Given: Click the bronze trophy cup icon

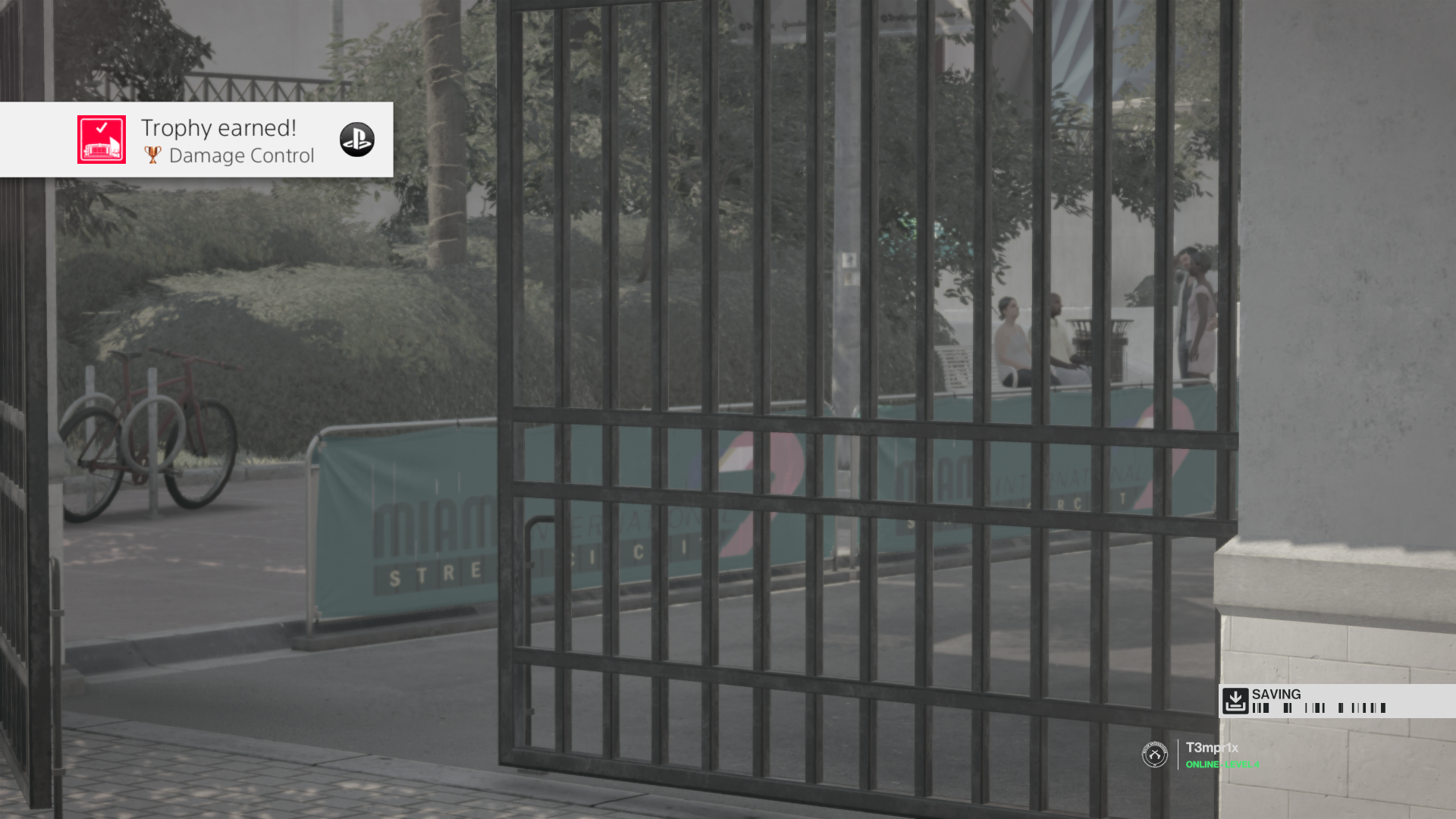Looking at the screenshot, I should (x=151, y=155).
